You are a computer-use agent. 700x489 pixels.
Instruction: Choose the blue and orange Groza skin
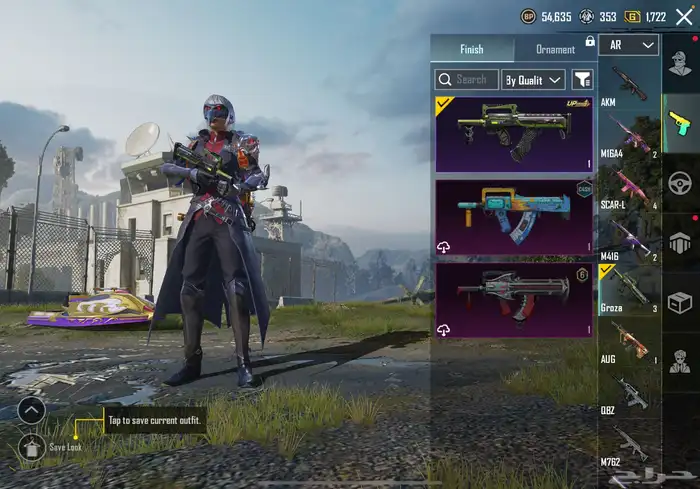click(514, 217)
